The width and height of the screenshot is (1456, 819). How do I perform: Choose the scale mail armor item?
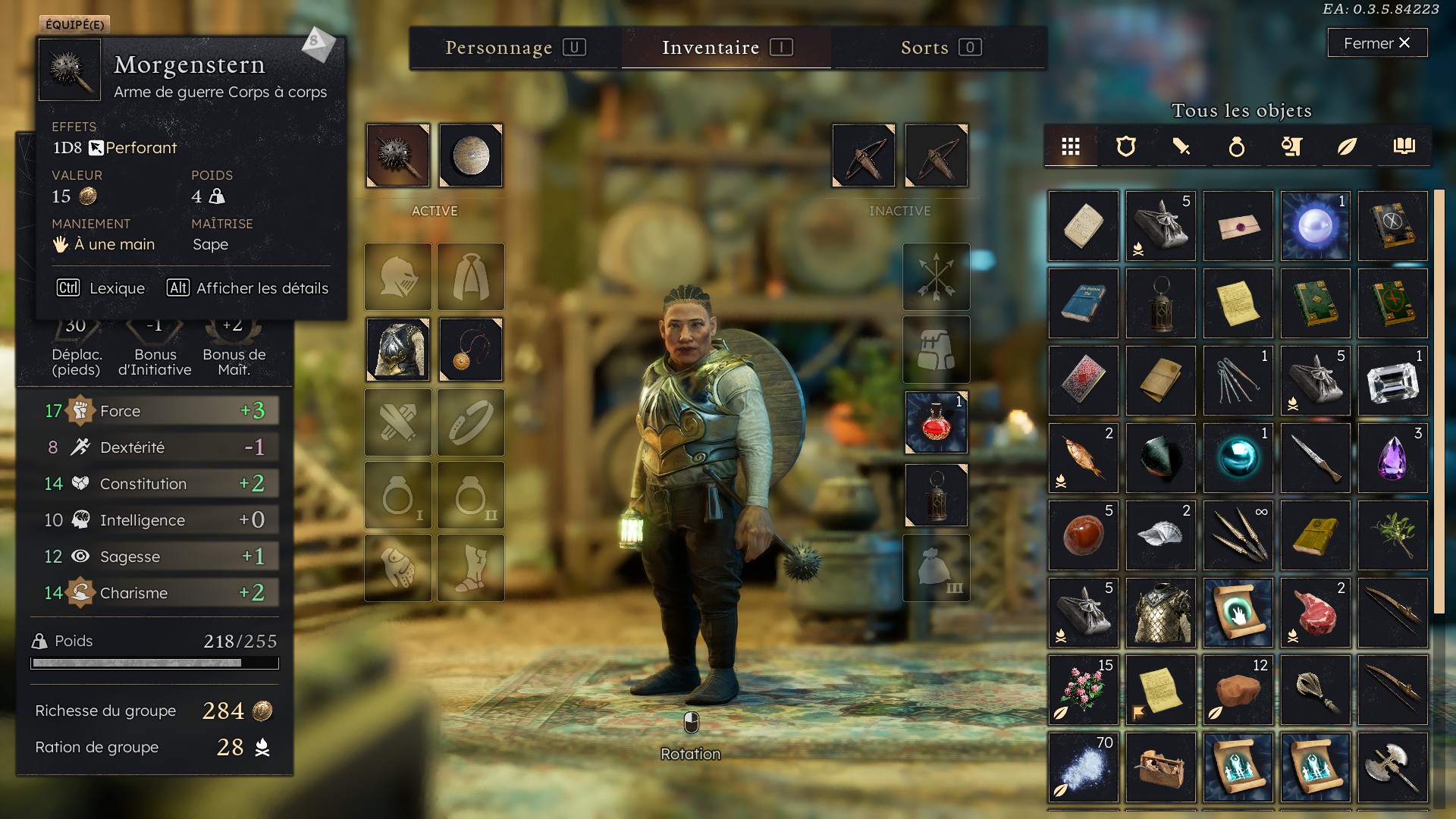pos(1160,613)
